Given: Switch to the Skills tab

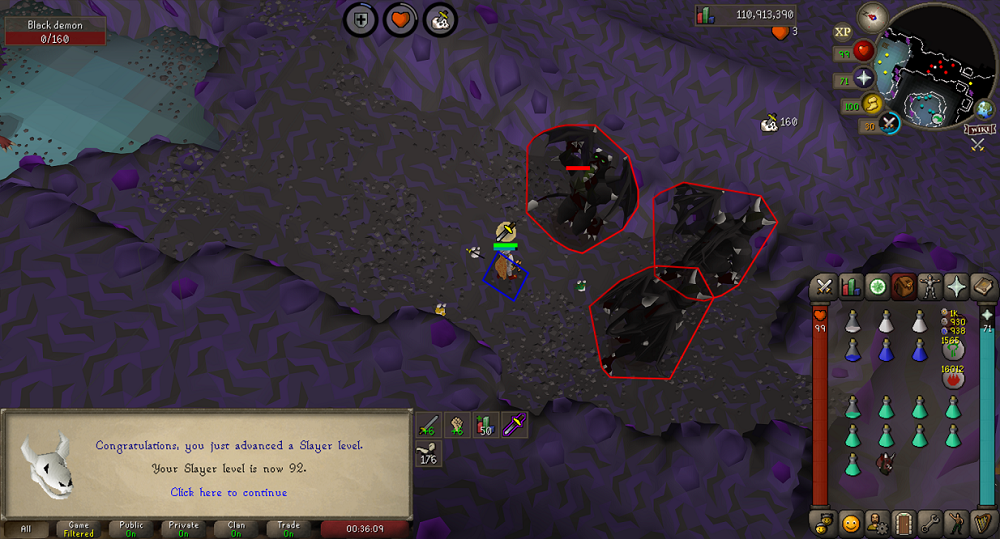Looking at the screenshot, I should click(850, 287).
